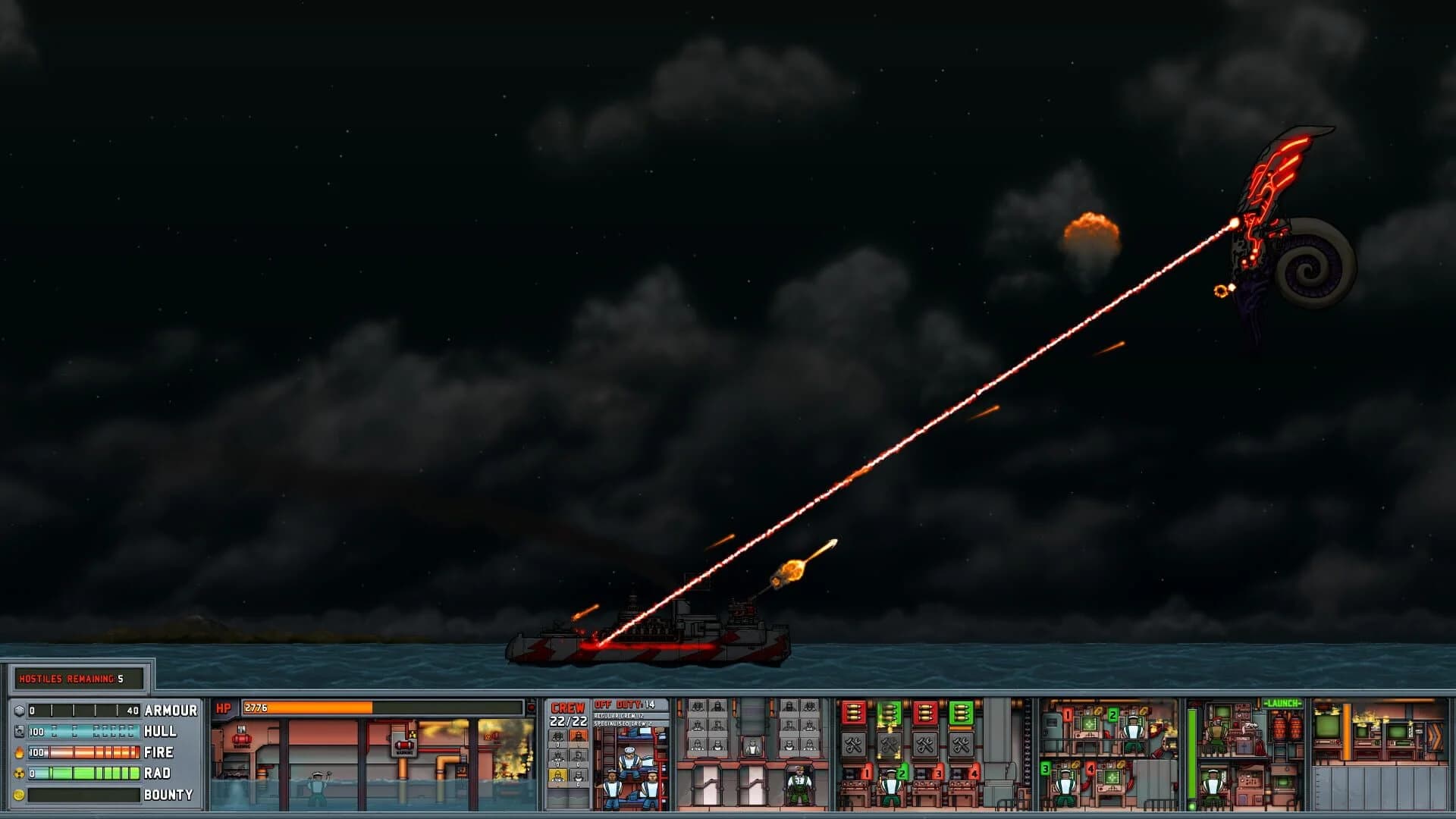The image size is (1456, 819).
Task: Click the station 3 green number tag
Action: pyautogui.click(x=1046, y=770)
